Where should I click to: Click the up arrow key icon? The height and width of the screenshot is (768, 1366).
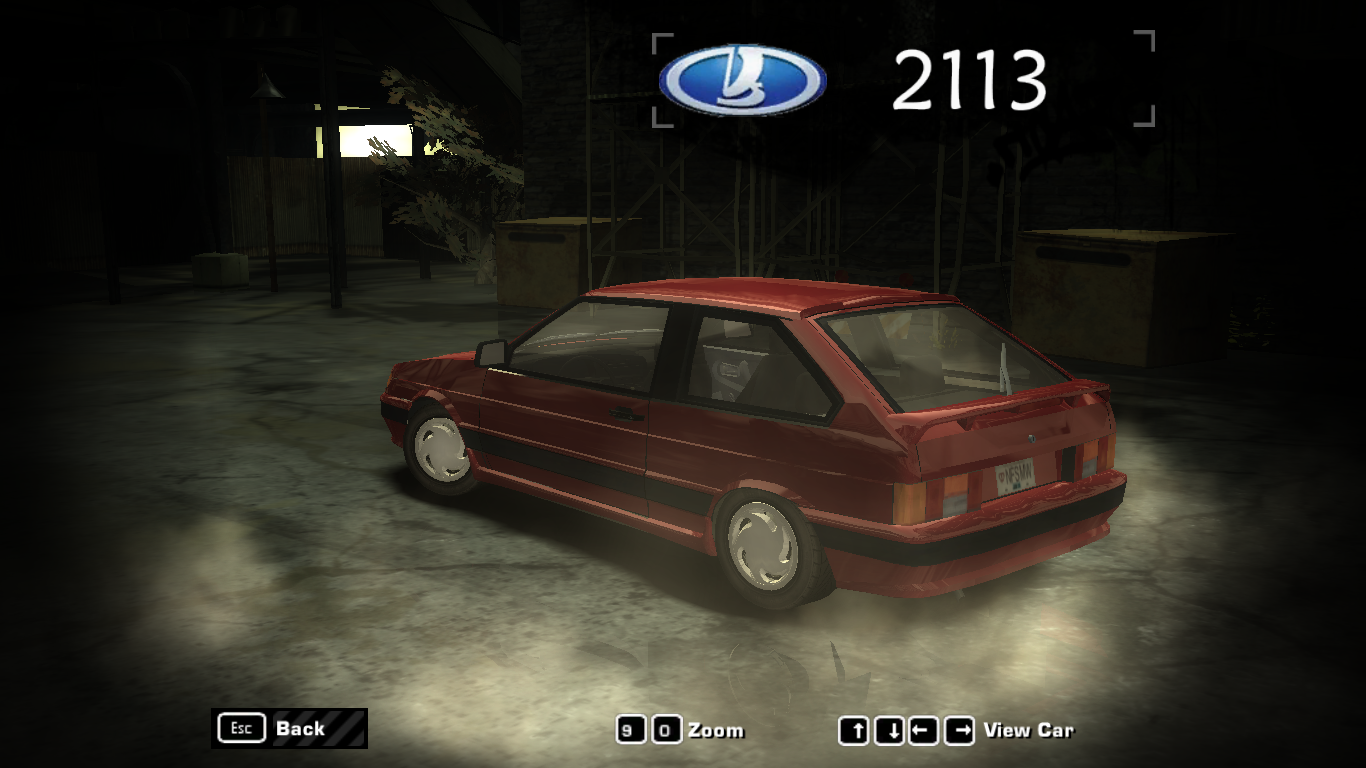[855, 731]
